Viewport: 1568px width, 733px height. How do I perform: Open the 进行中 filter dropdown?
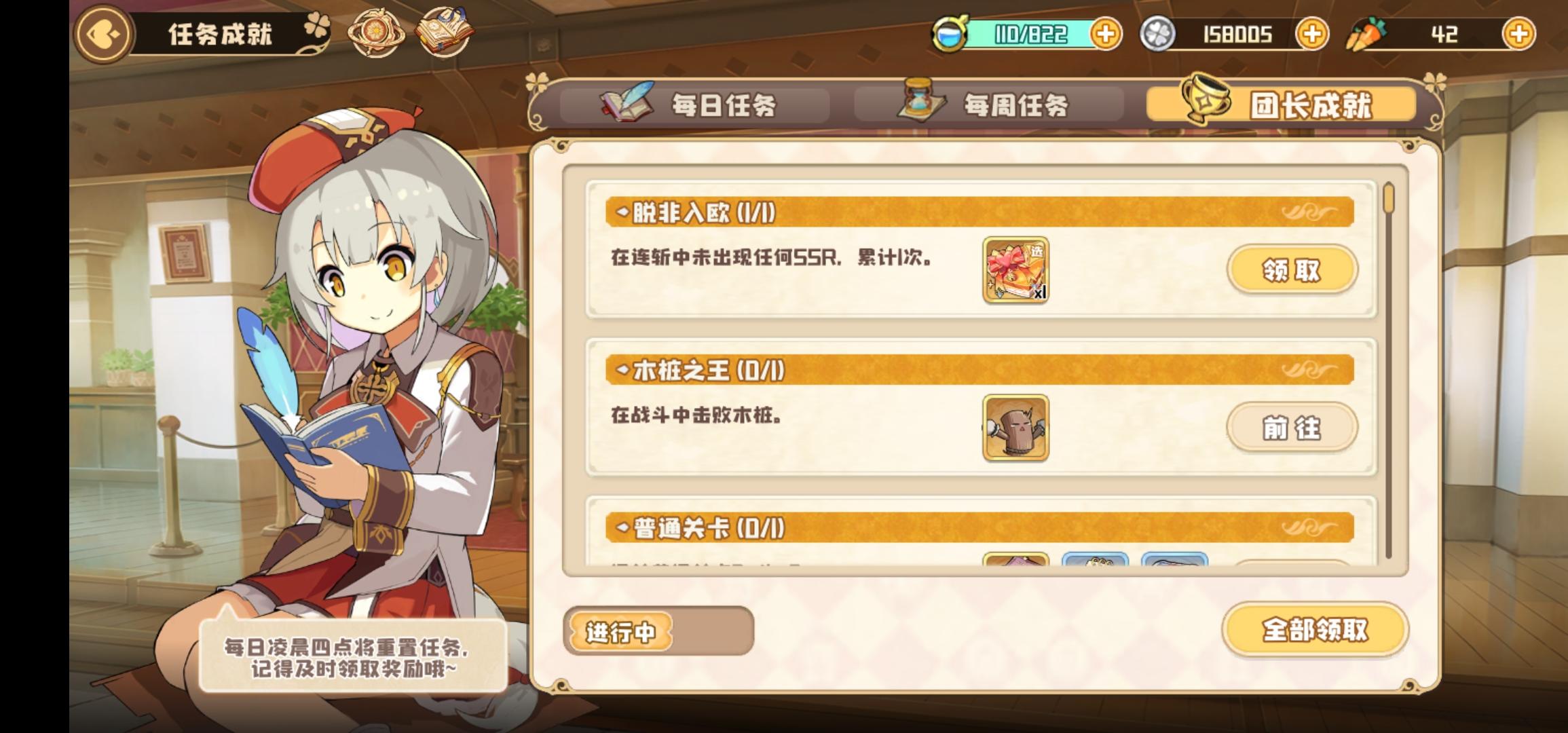[x=620, y=633]
